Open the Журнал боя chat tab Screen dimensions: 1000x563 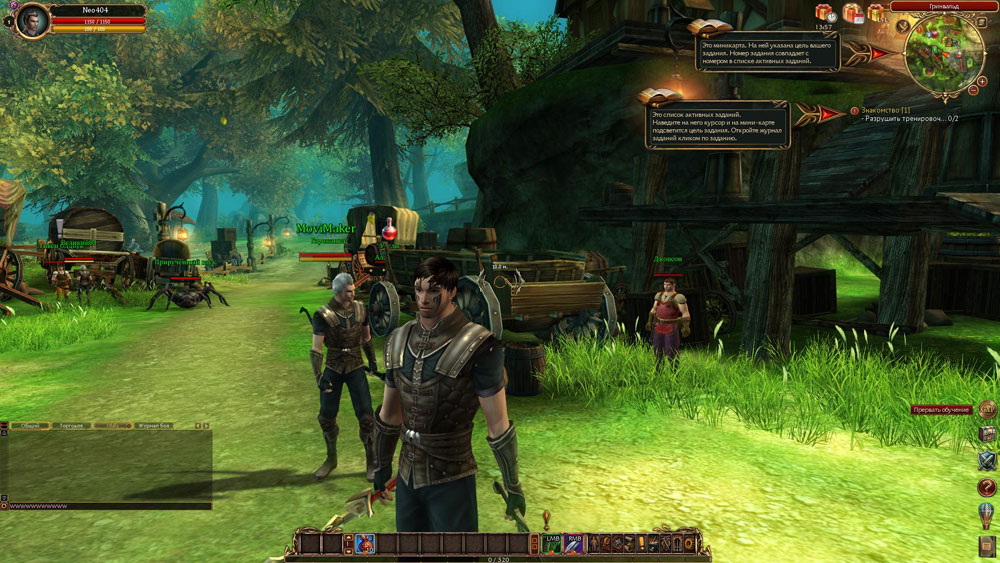click(x=153, y=425)
